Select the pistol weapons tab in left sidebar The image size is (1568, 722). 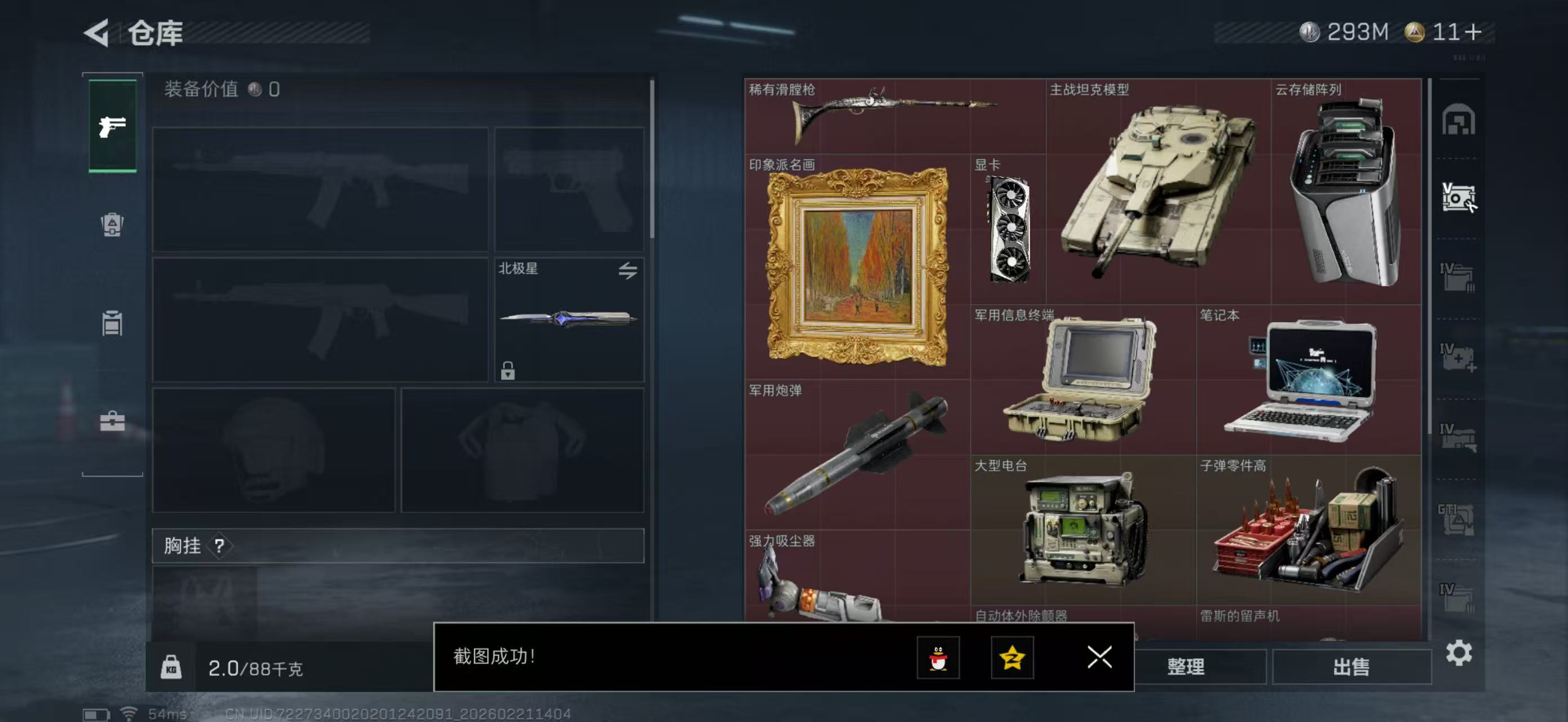click(112, 126)
